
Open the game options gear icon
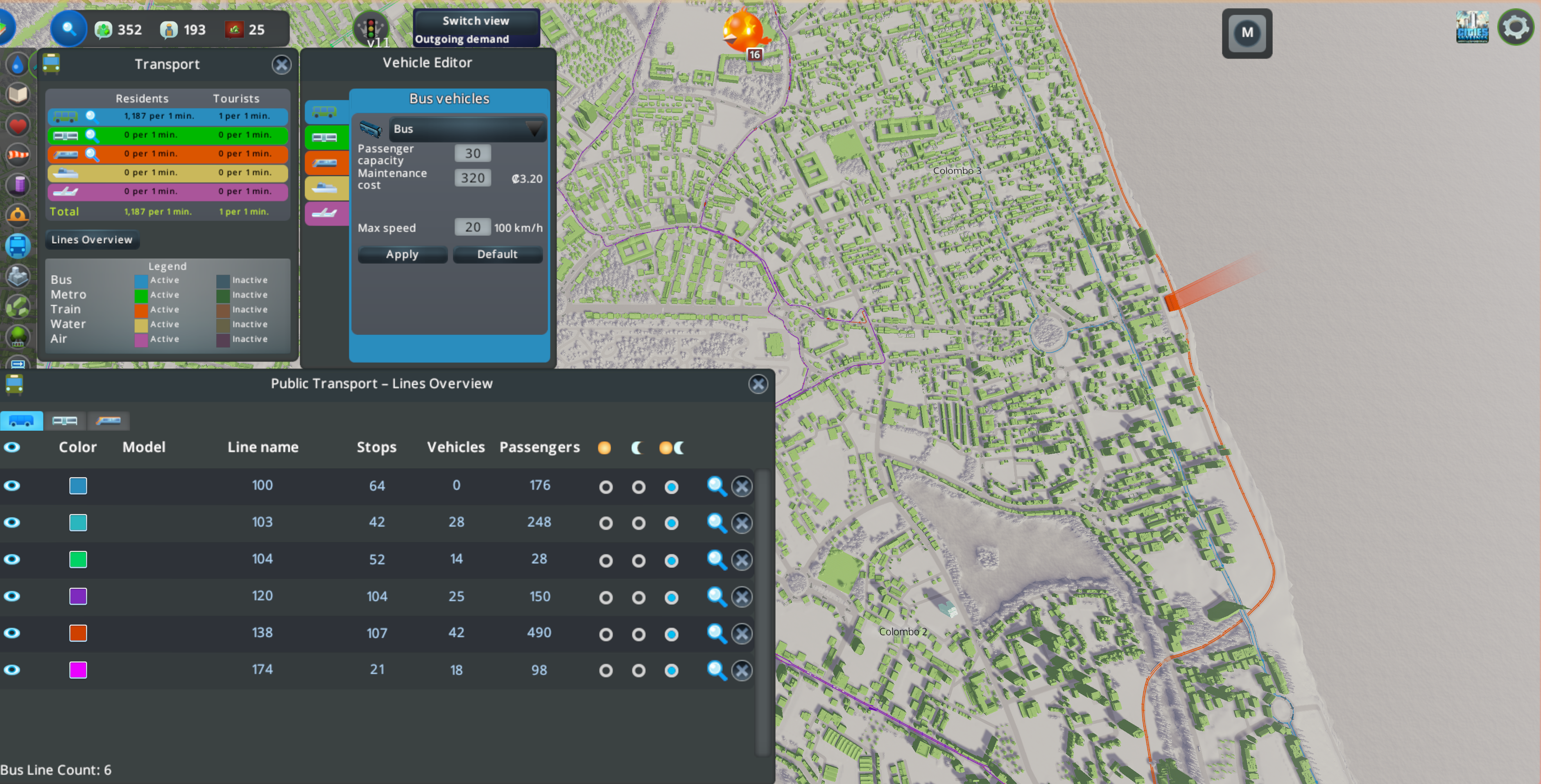coord(1515,27)
